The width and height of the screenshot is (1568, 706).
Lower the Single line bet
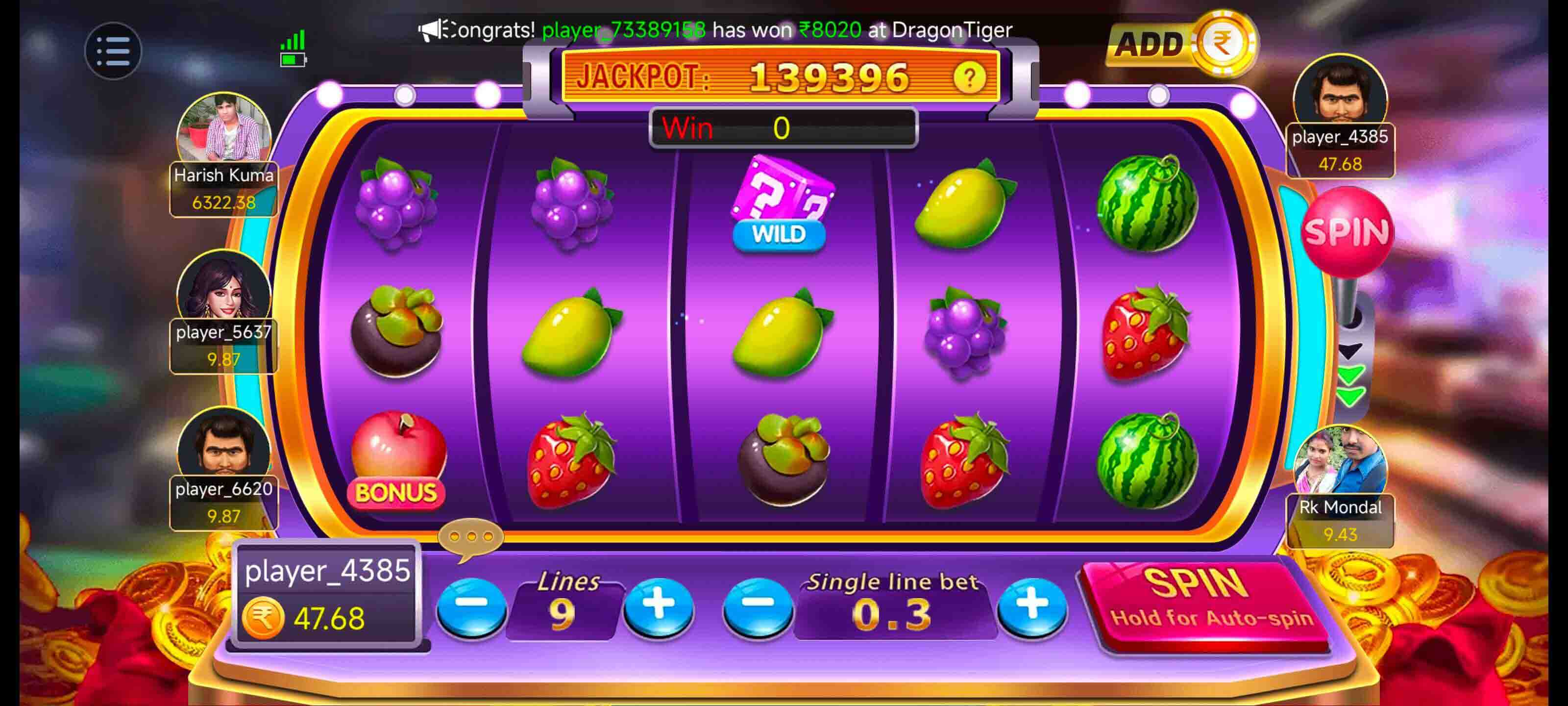click(757, 606)
